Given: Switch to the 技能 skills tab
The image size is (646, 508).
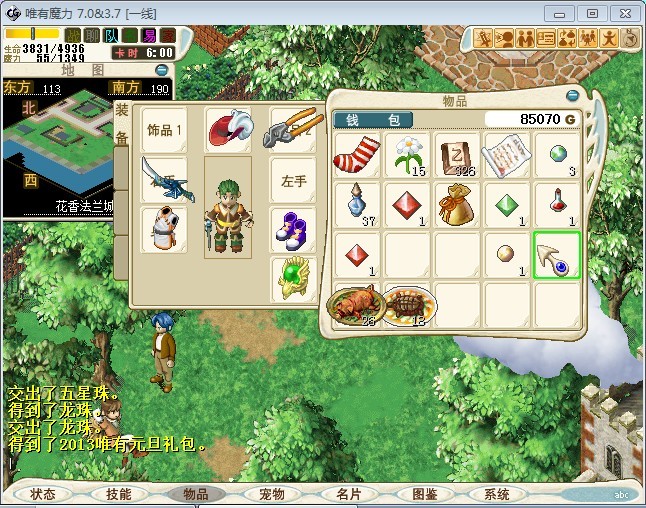Looking at the screenshot, I should tap(118, 494).
